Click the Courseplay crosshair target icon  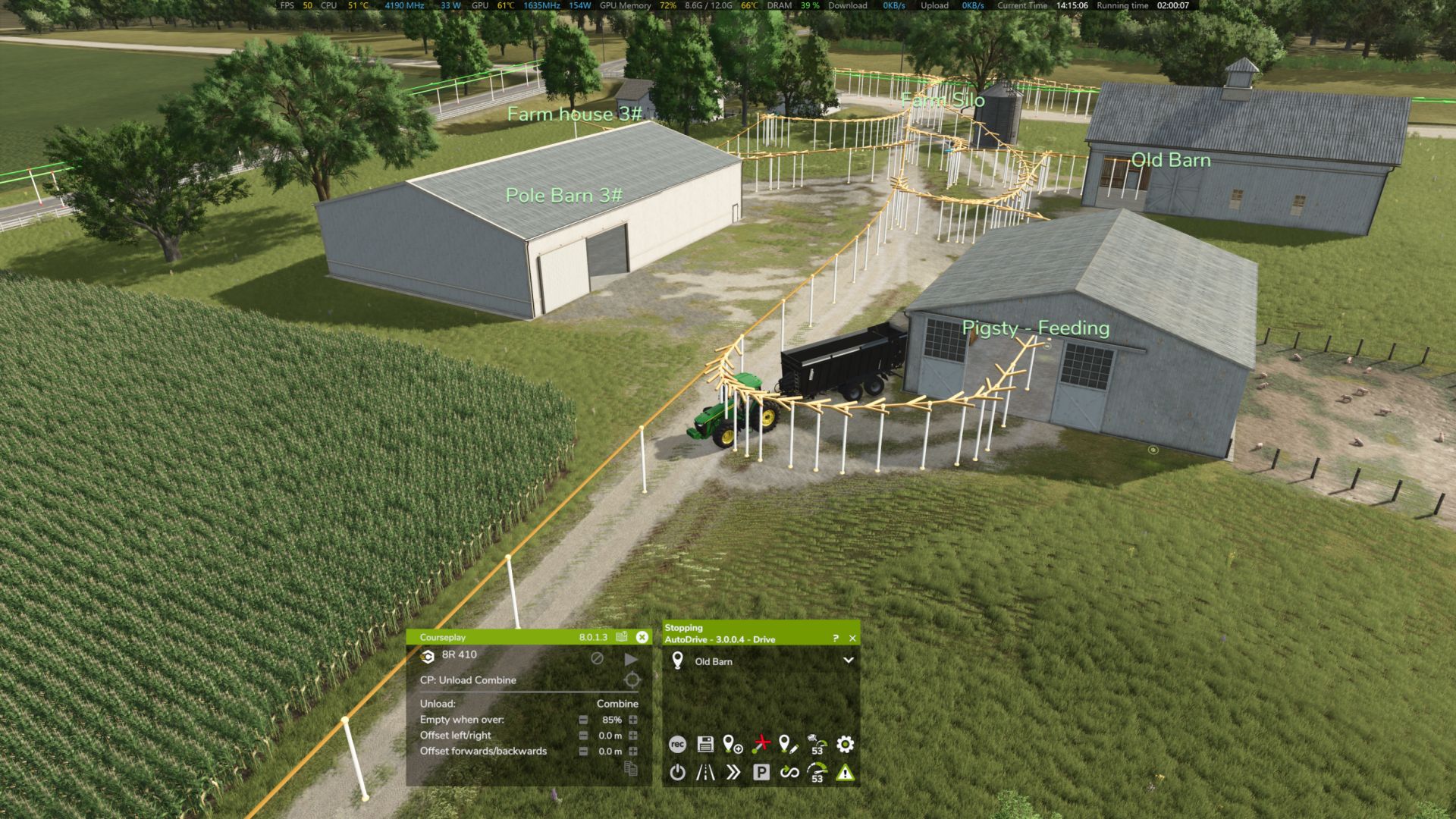[632, 679]
